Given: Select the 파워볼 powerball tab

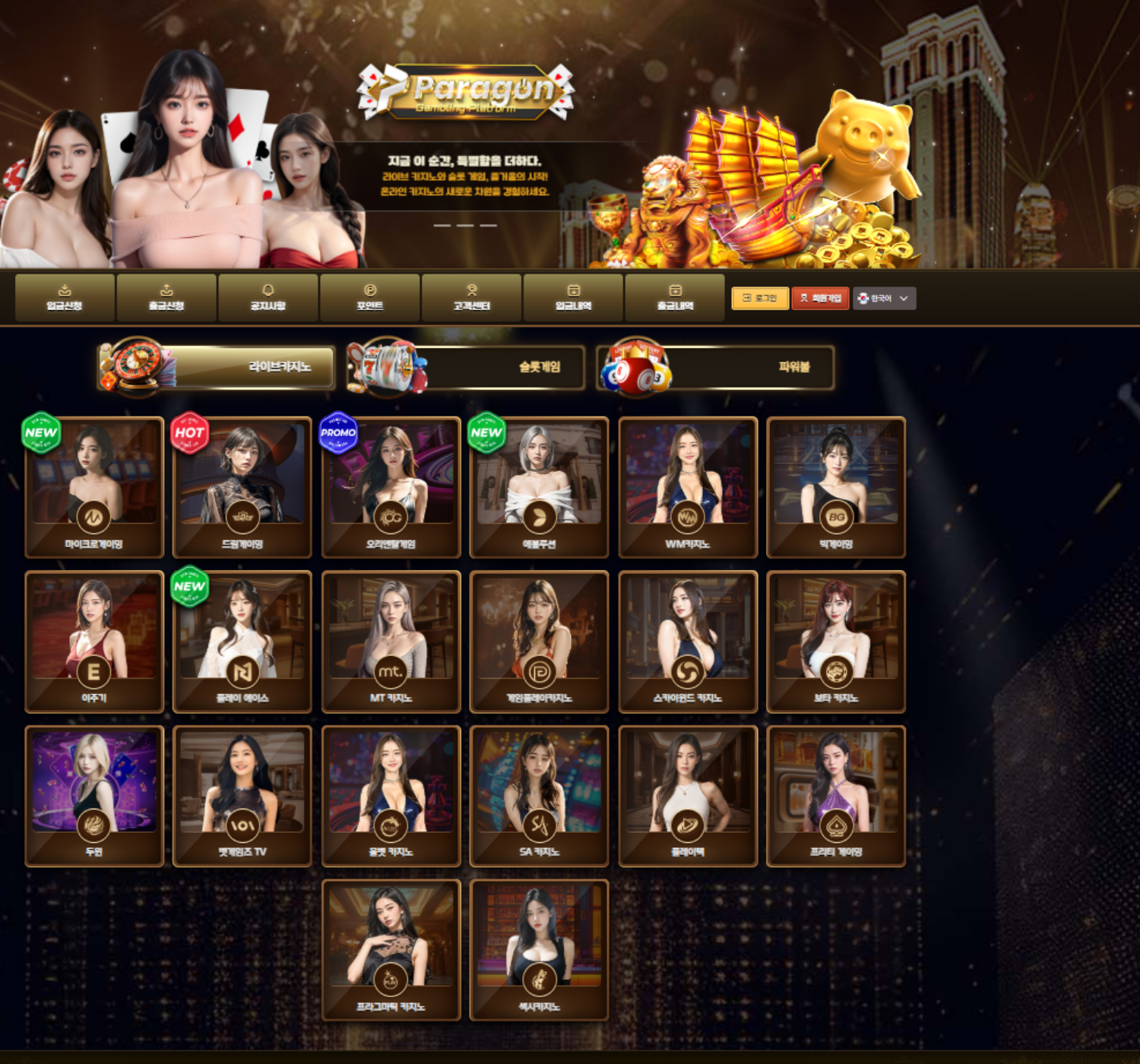Looking at the screenshot, I should [716, 367].
